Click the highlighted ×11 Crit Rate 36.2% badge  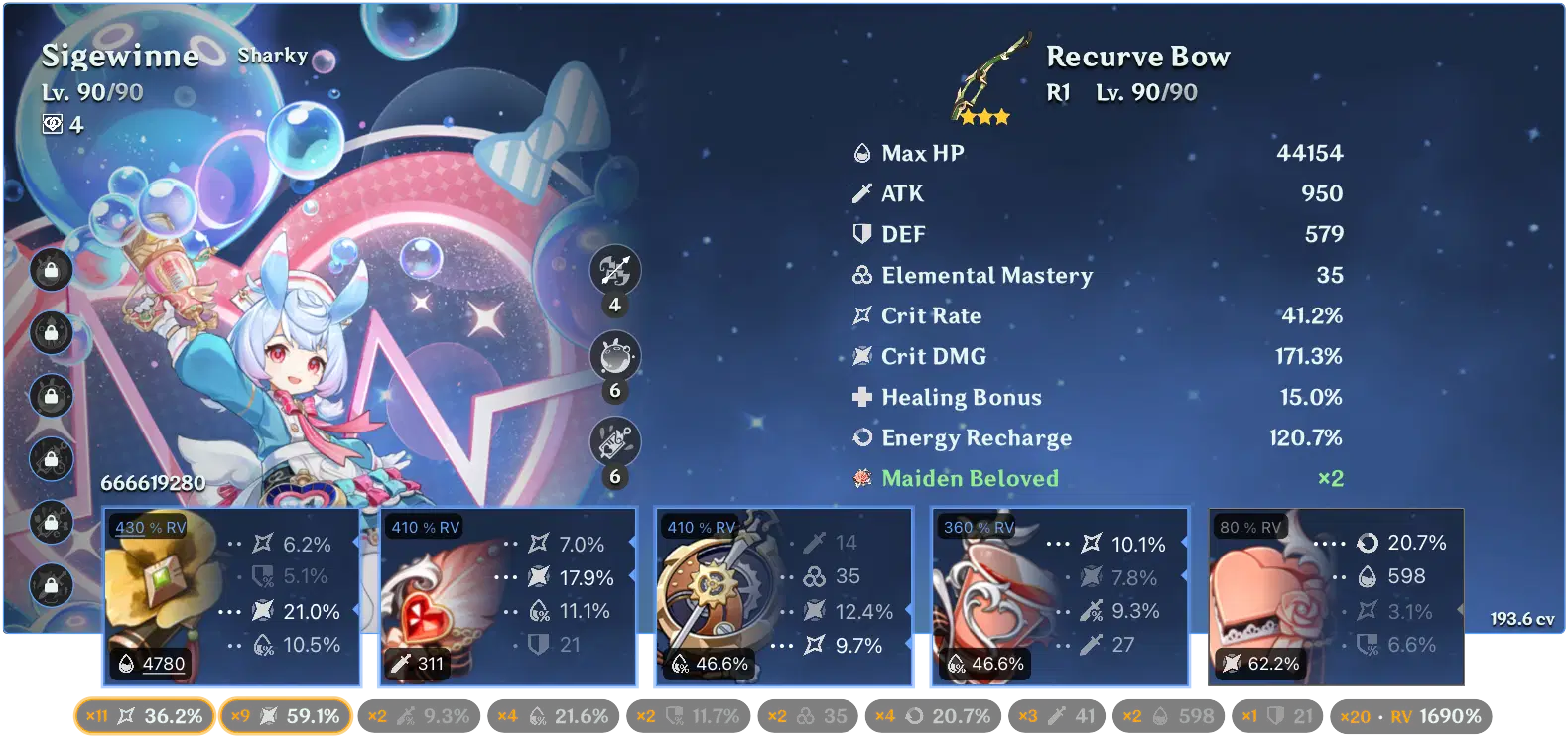tap(142, 715)
